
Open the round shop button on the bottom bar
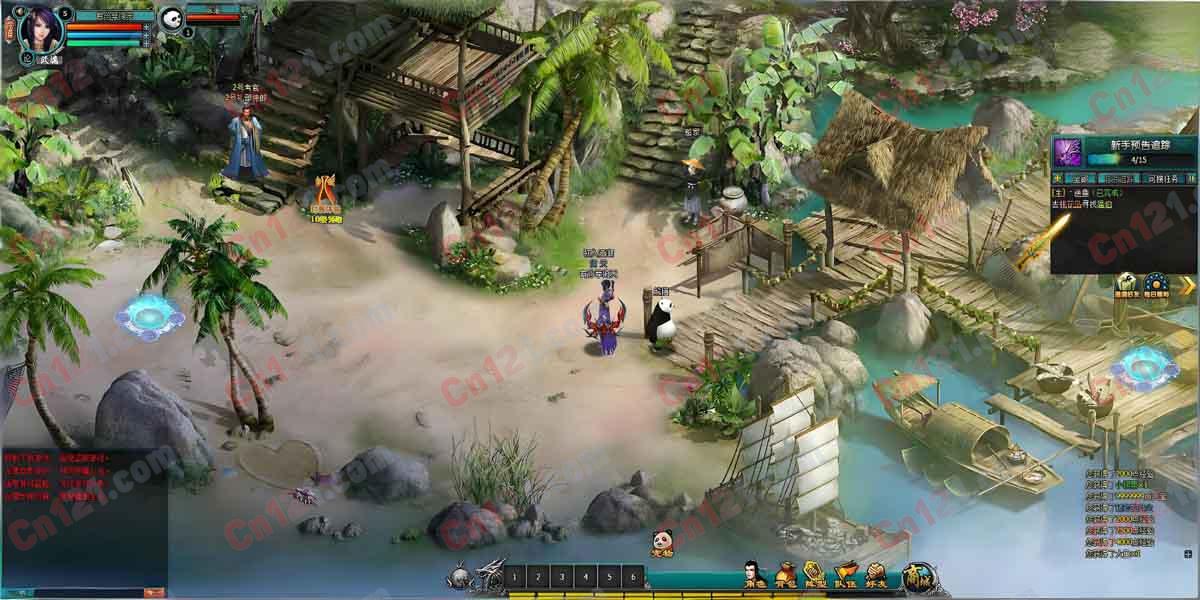pos(916,576)
